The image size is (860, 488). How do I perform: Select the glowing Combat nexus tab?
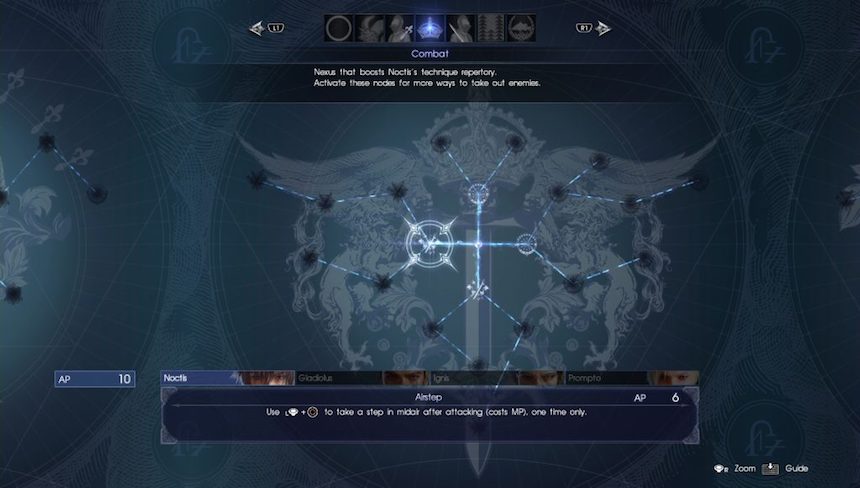point(430,28)
